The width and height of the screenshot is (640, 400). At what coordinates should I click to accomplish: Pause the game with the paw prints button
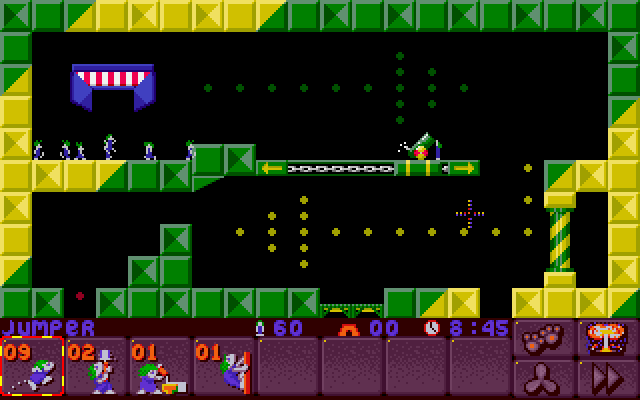coord(541,340)
